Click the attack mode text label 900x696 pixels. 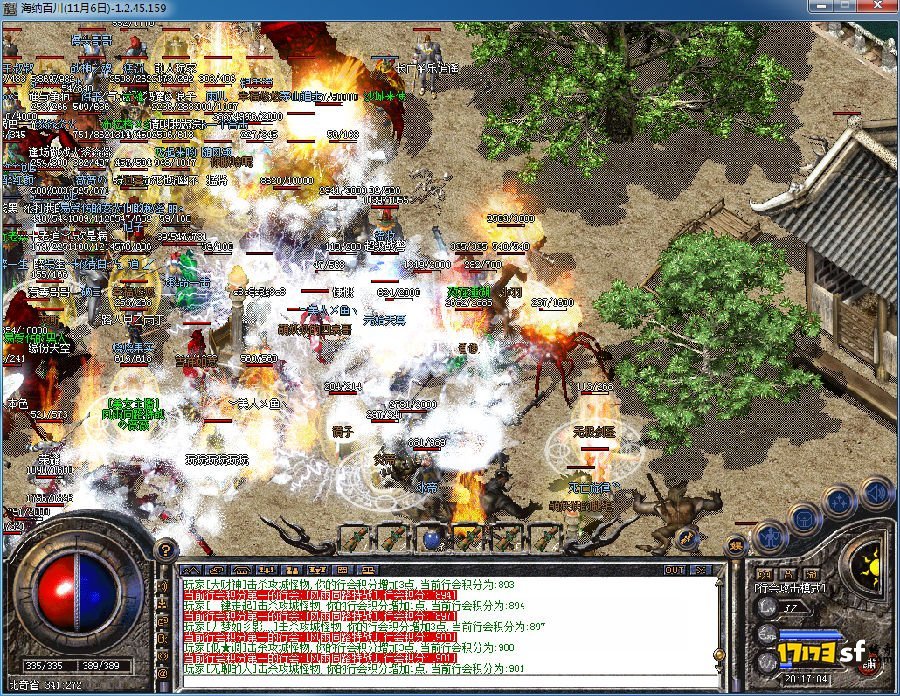tap(789, 587)
